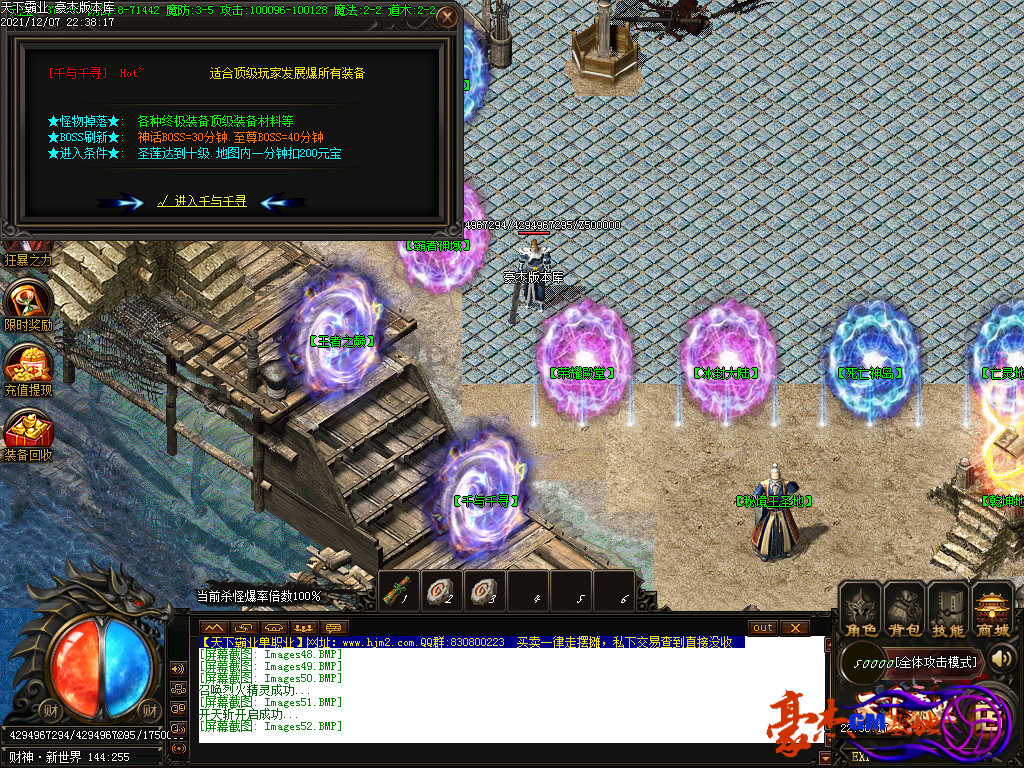Image resolution: width=1024 pixels, height=768 pixels.
Task: Select the speech bubble chat tab
Action: (x=333, y=627)
